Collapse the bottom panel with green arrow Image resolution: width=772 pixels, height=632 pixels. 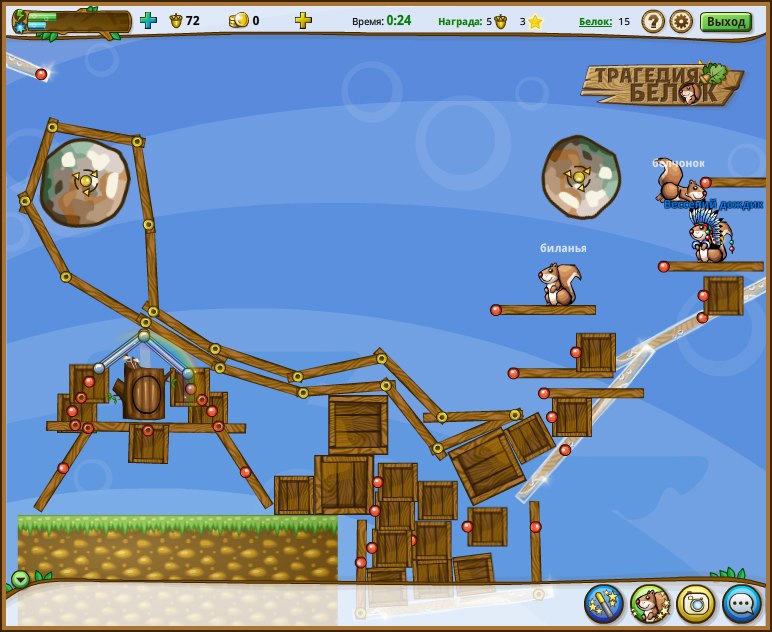(x=21, y=579)
